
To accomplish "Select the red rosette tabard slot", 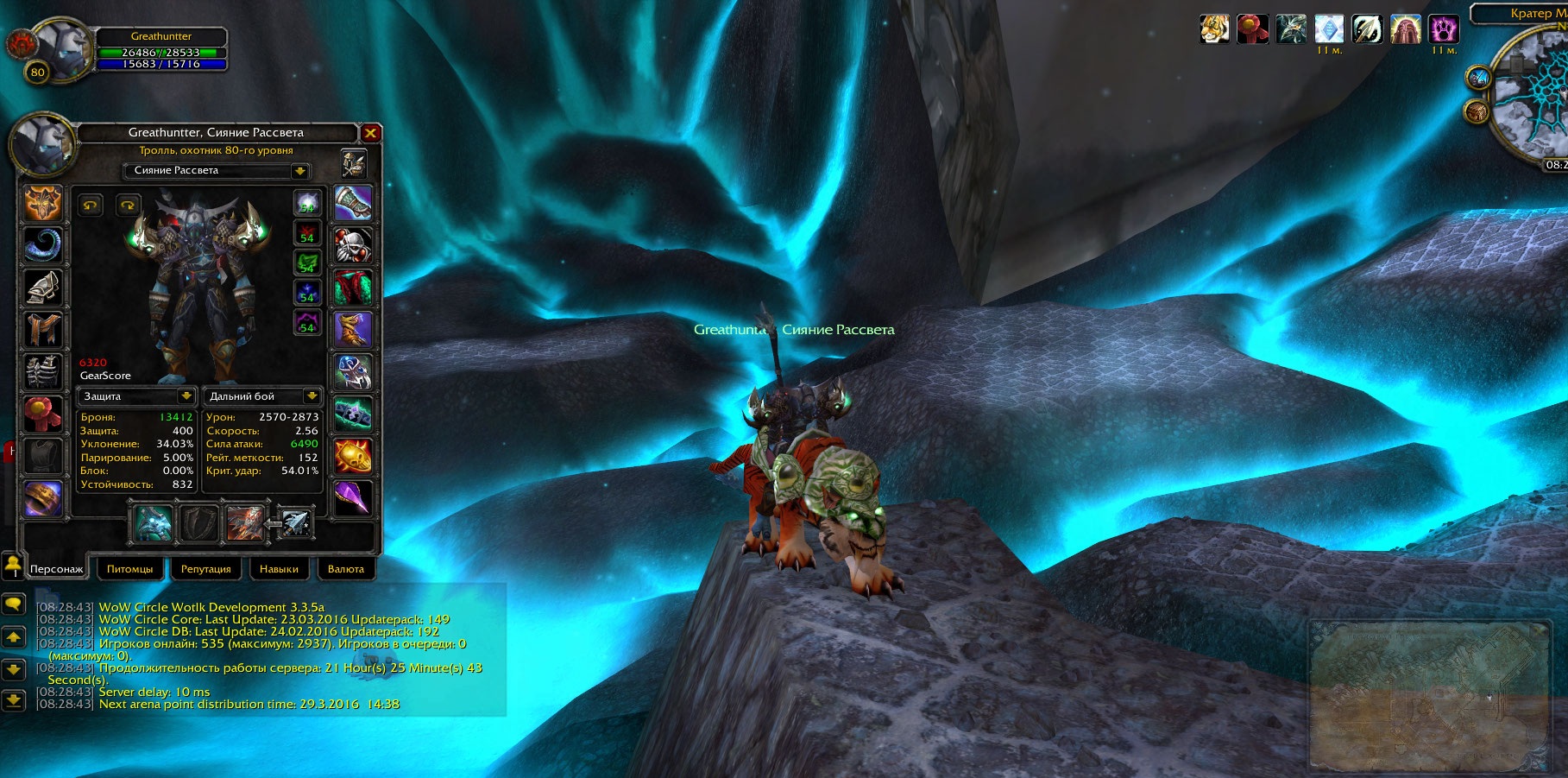I will (x=42, y=414).
